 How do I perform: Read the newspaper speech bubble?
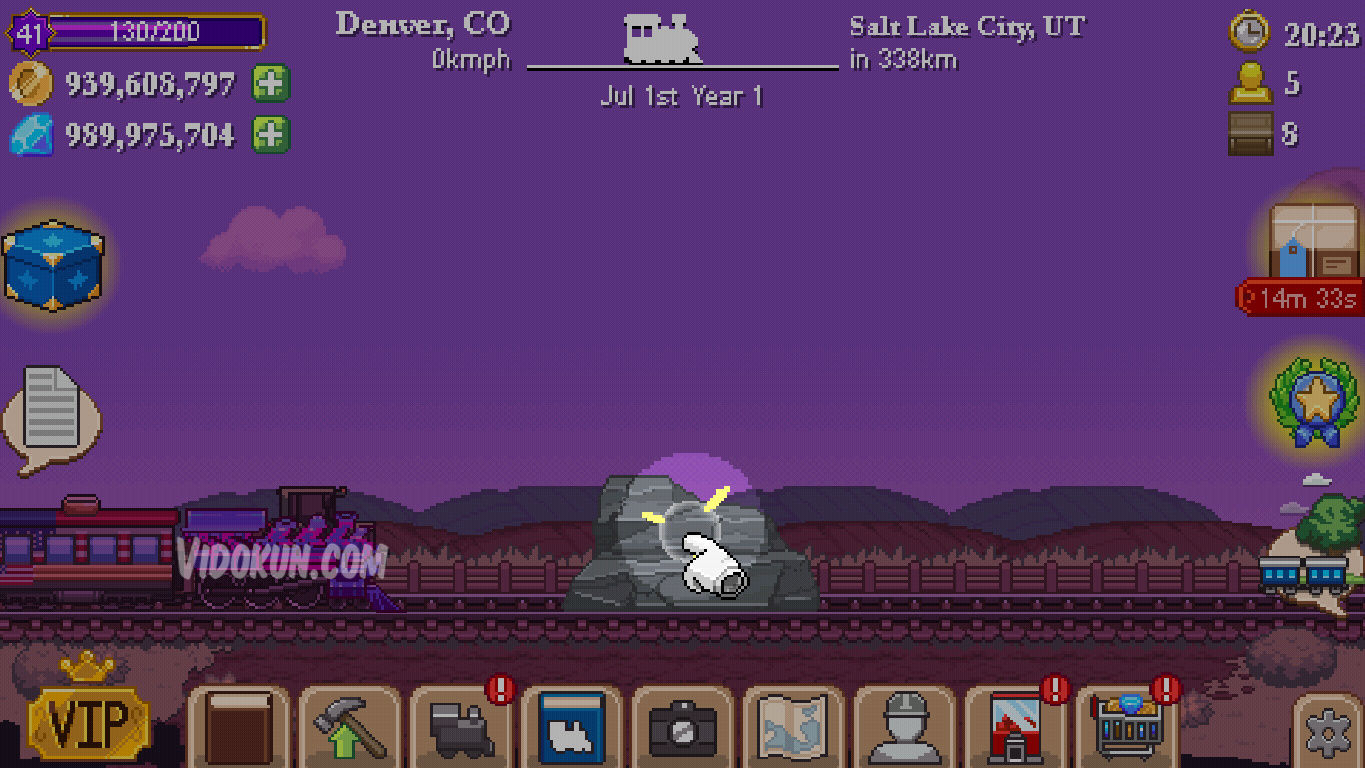click(52, 413)
